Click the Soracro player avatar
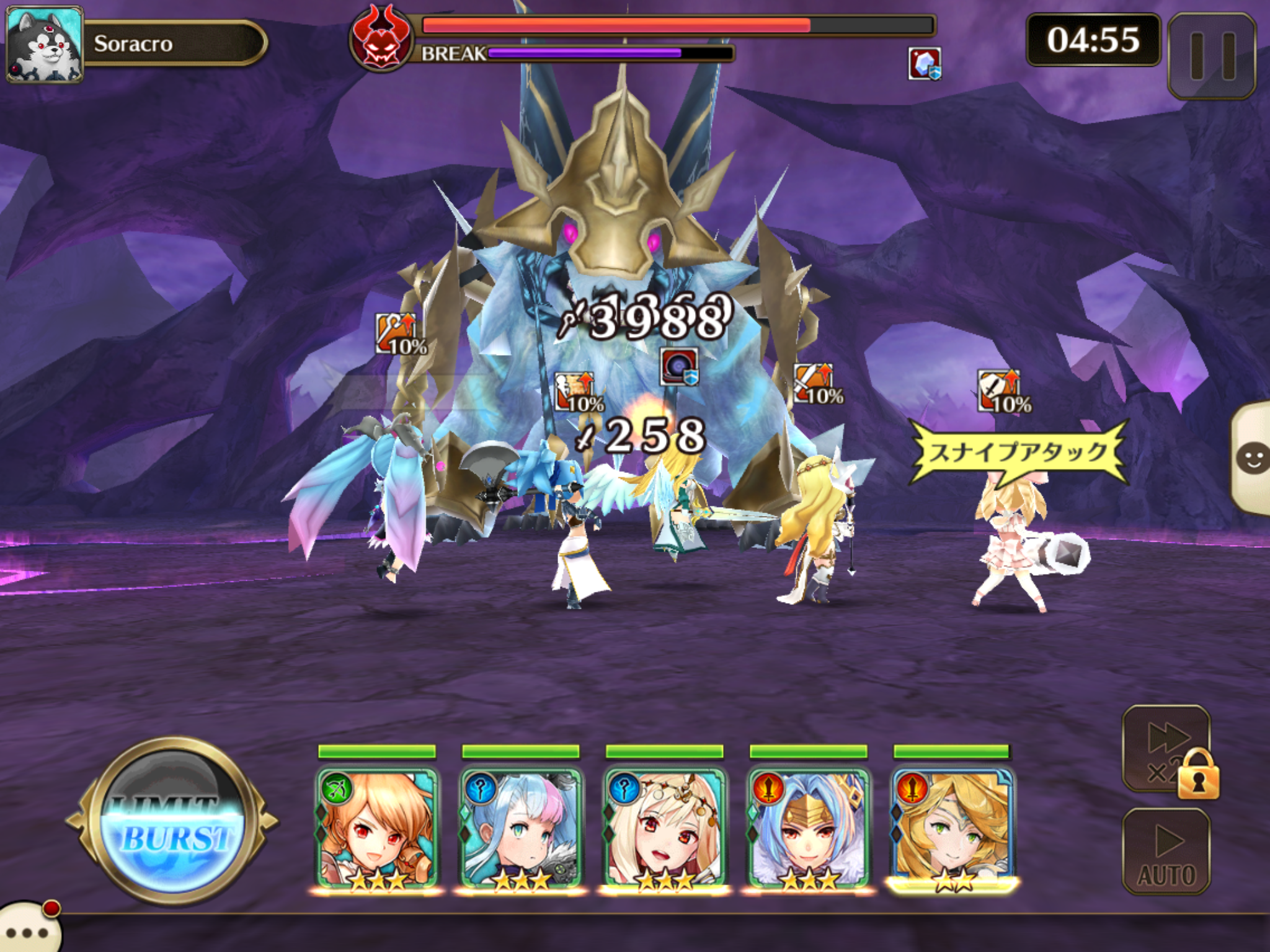1270x952 pixels. pyautogui.click(x=43, y=45)
